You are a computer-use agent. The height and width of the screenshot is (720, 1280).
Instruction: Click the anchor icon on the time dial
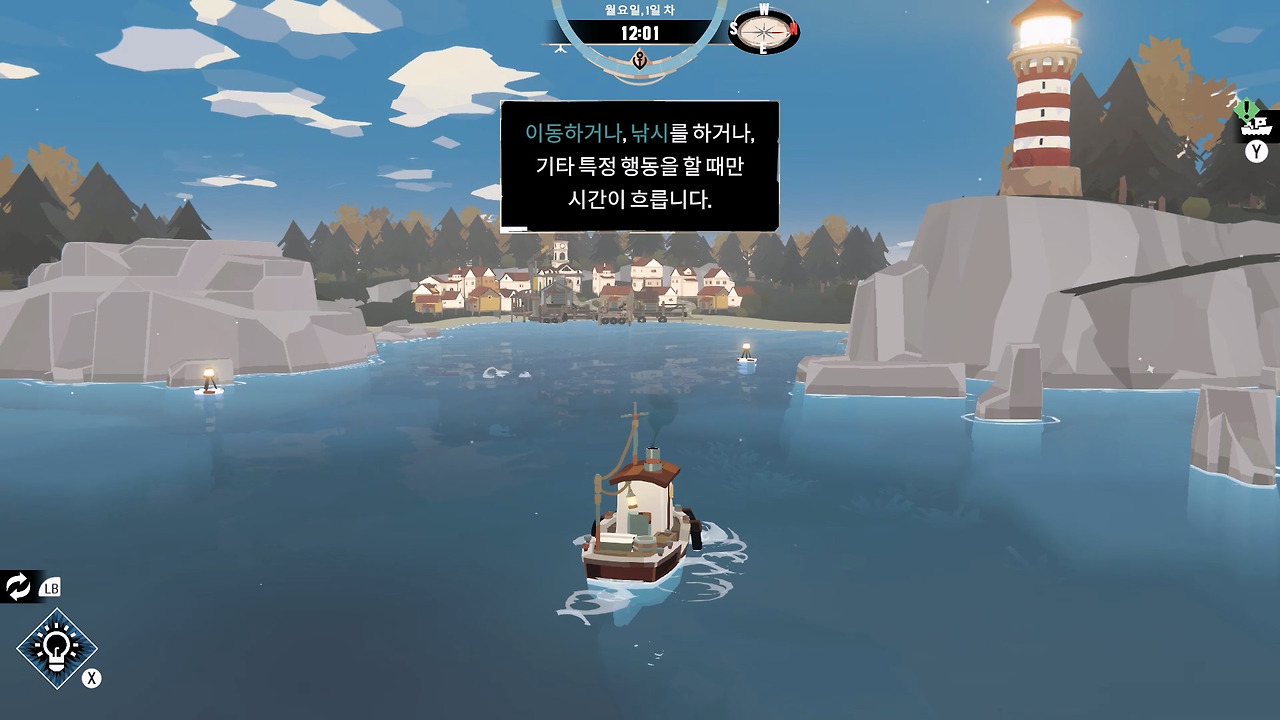[640, 62]
